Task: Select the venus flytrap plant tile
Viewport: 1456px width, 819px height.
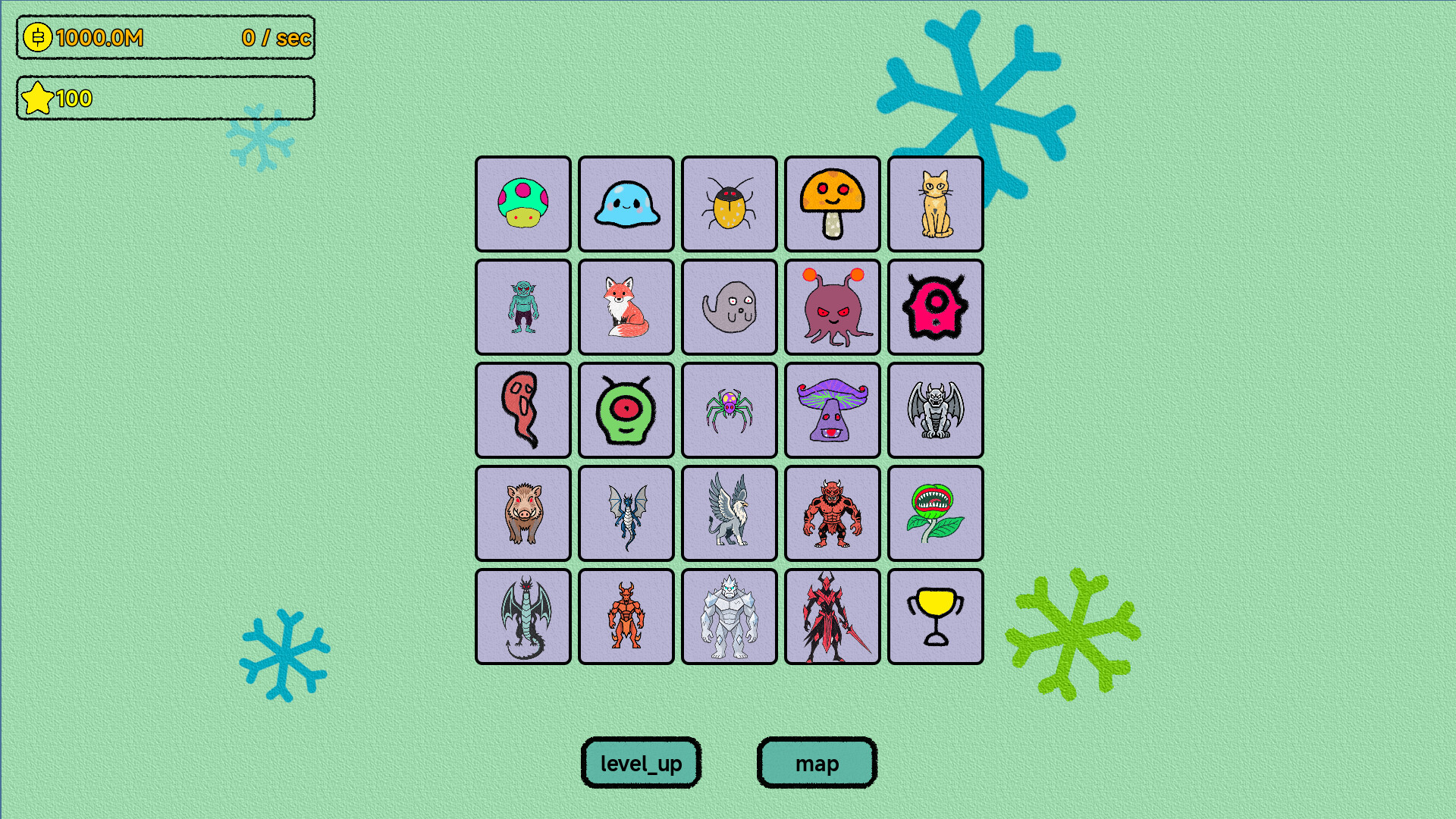Action: (936, 513)
